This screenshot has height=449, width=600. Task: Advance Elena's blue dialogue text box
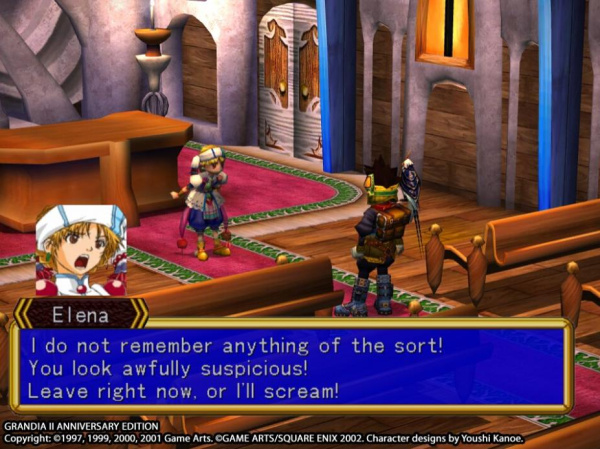[290, 366]
